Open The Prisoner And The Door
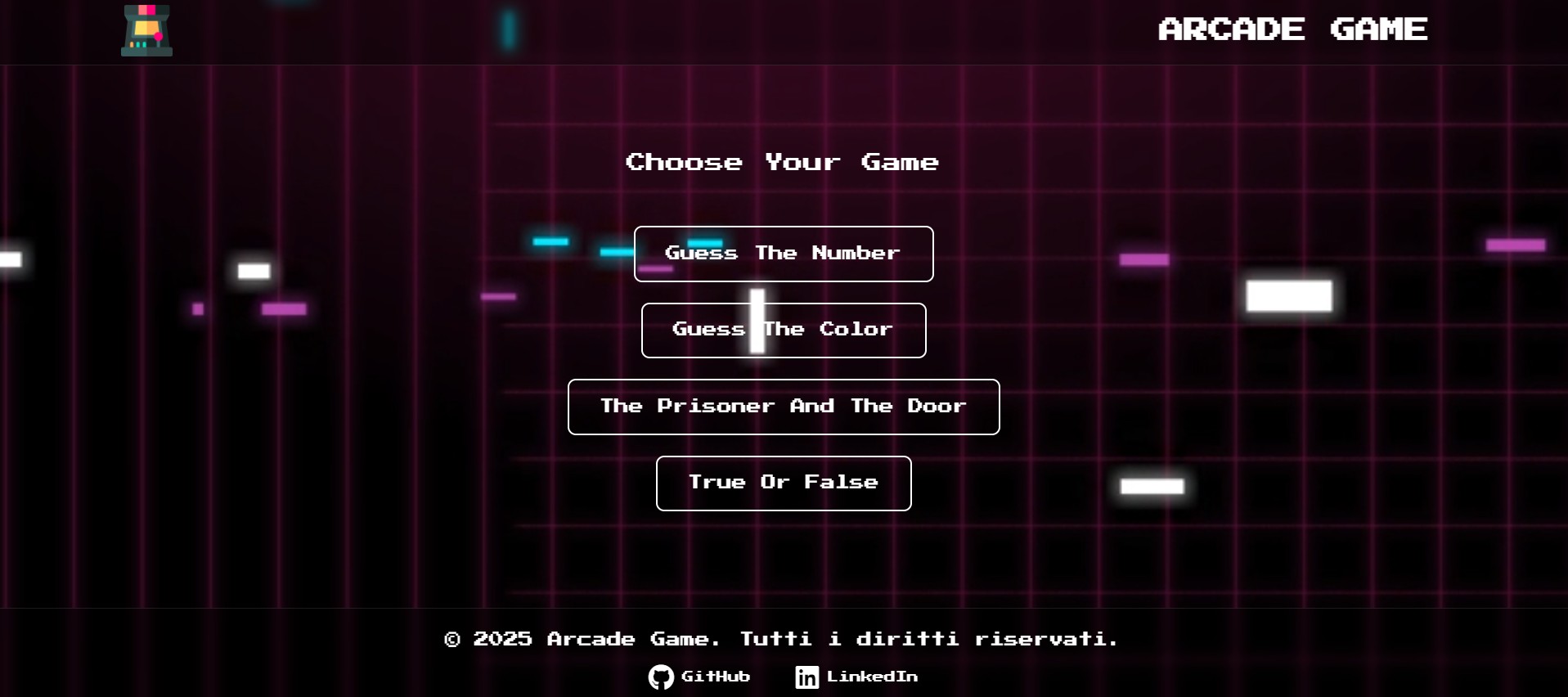The image size is (1568, 697). point(783,407)
